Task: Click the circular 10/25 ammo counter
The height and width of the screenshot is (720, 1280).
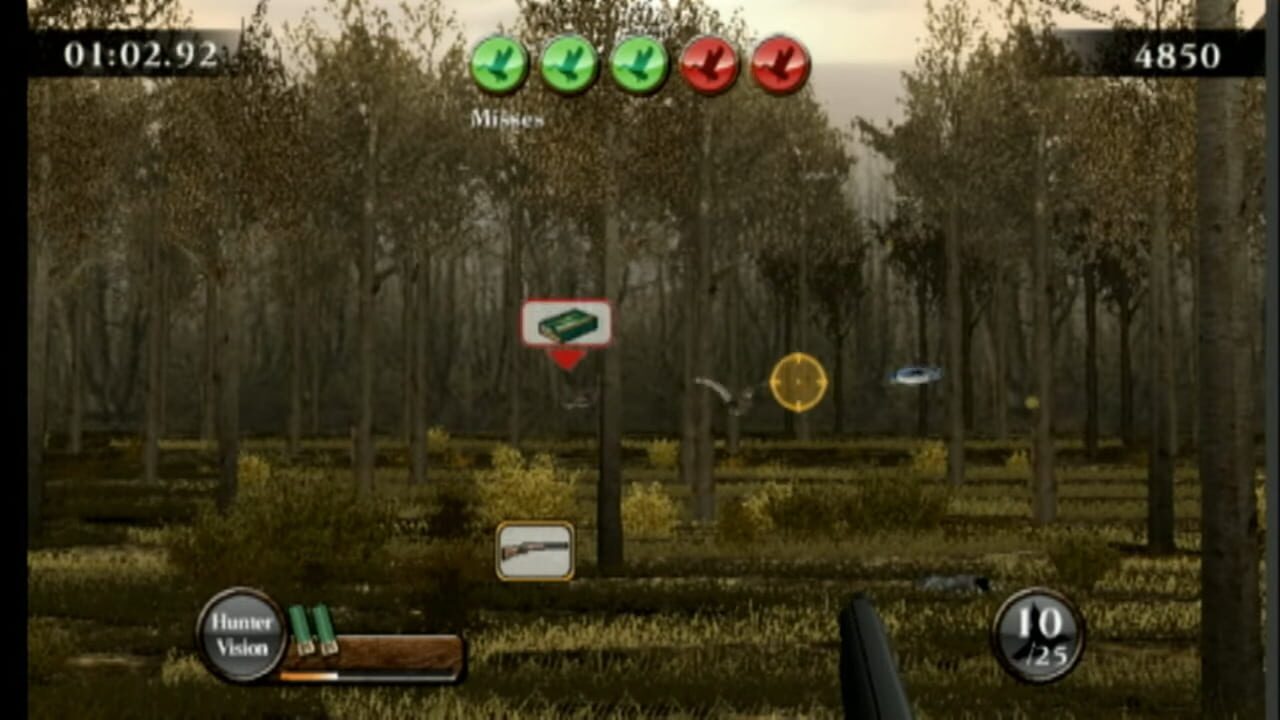Action: [x=1040, y=635]
